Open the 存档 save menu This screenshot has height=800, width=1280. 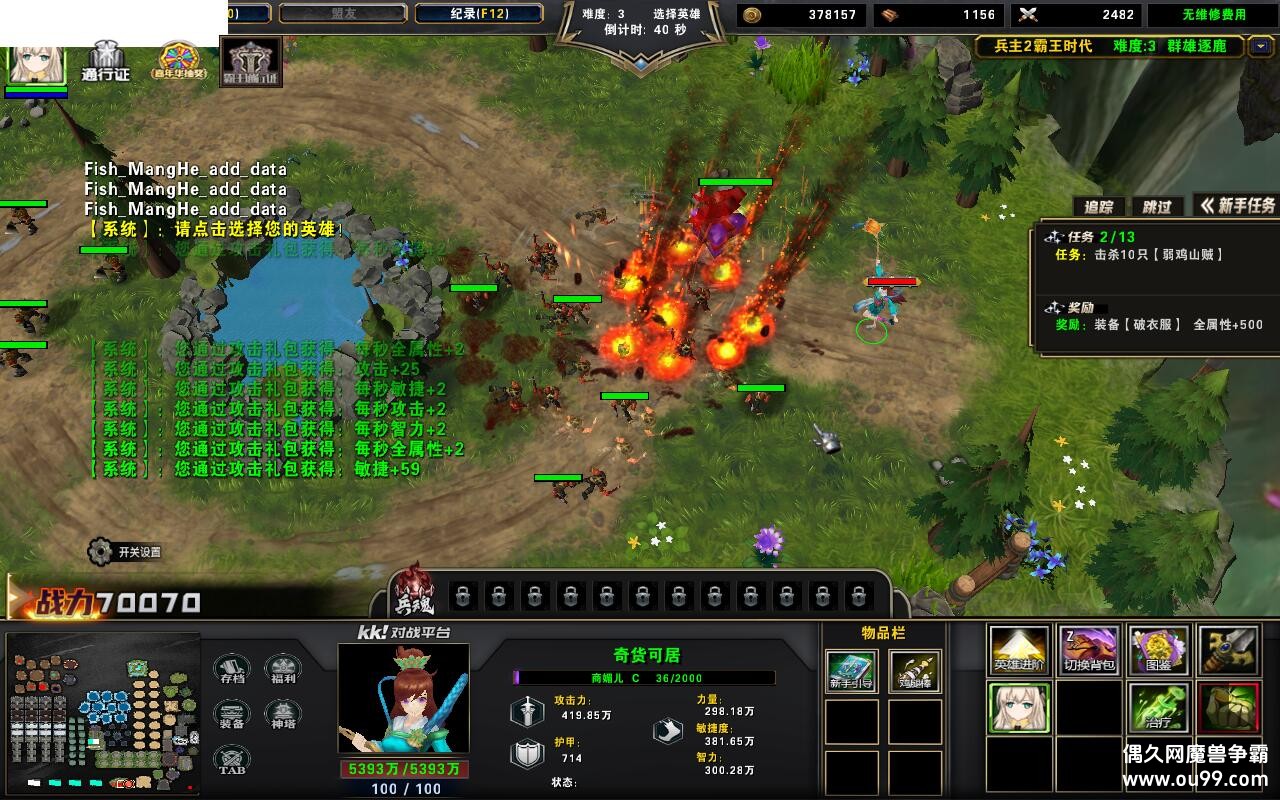(232, 670)
